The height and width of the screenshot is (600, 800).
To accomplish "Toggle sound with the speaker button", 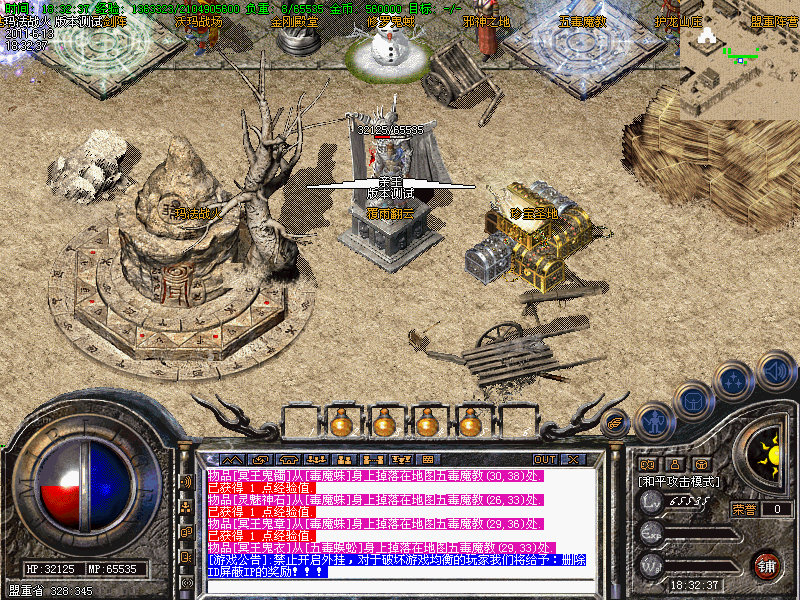I will (x=775, y=370).
